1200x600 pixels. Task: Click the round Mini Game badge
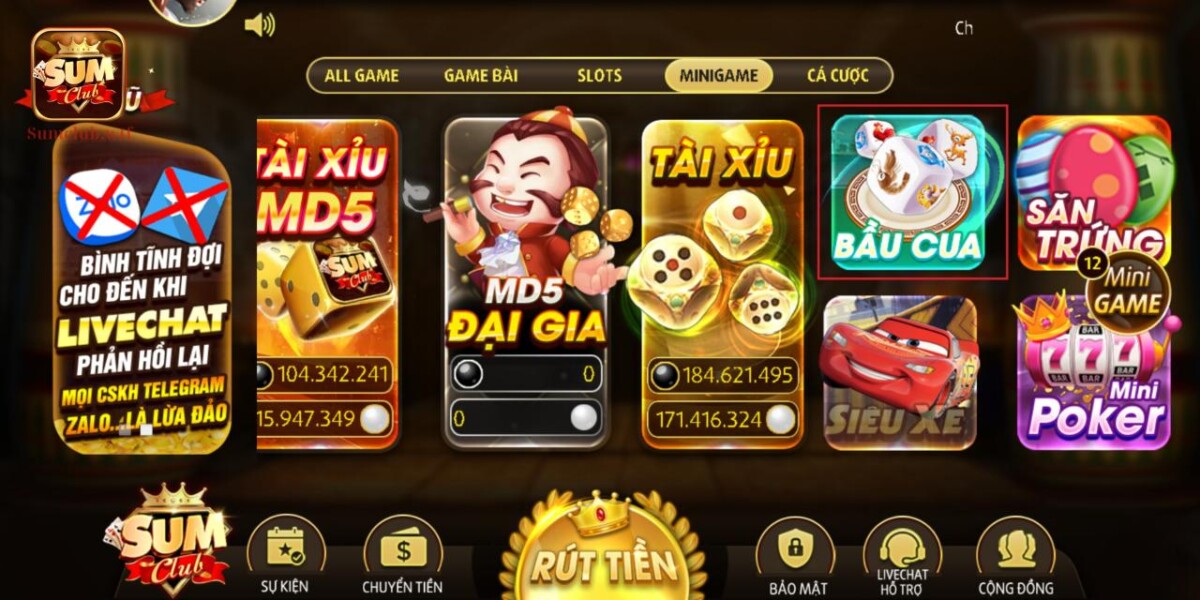click(x=1128, y=291)
